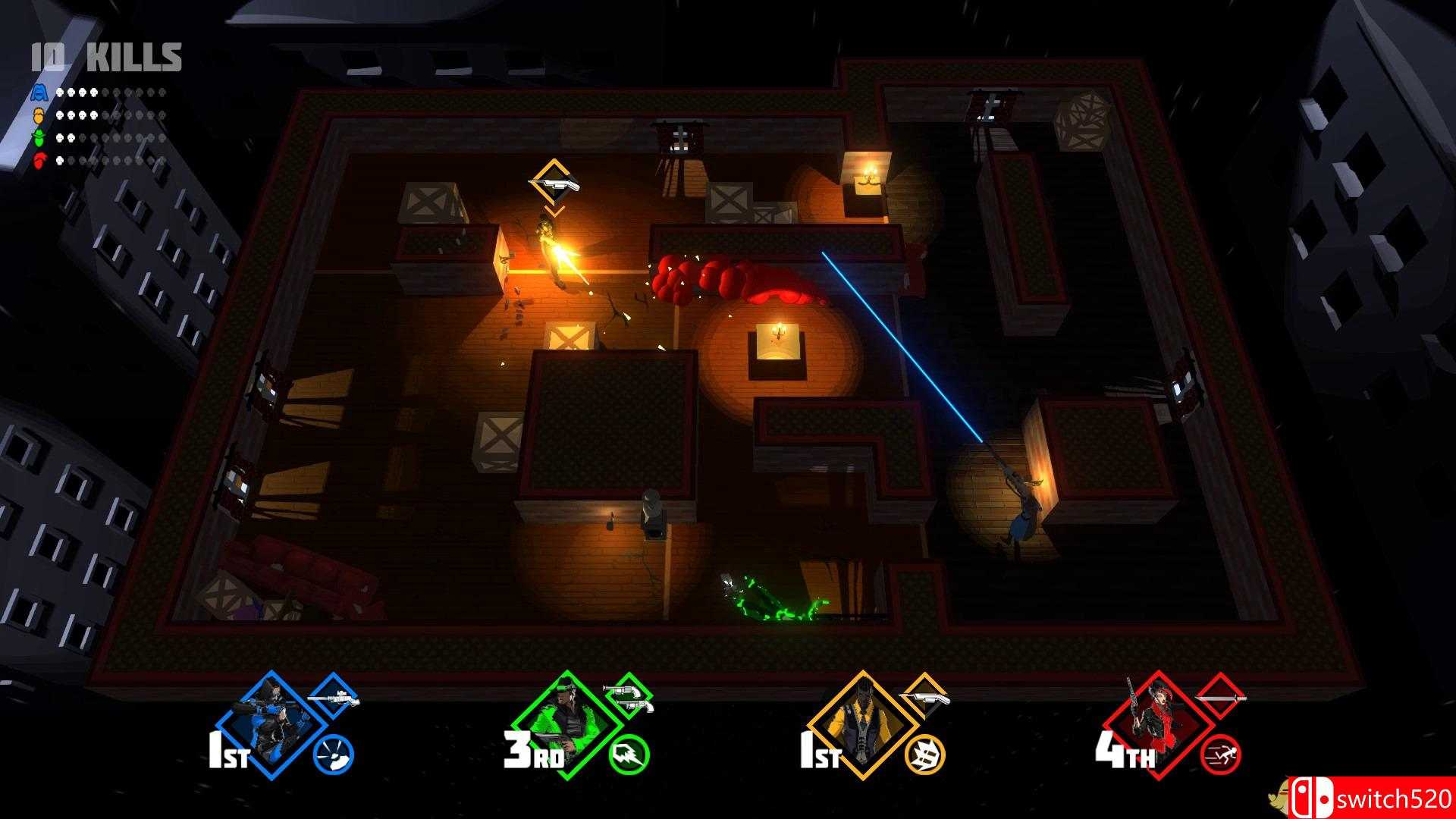Screen dimensions: 1456x819
Task: Click the red player icon in kill tracker
Action: click(x=39, y=160)
